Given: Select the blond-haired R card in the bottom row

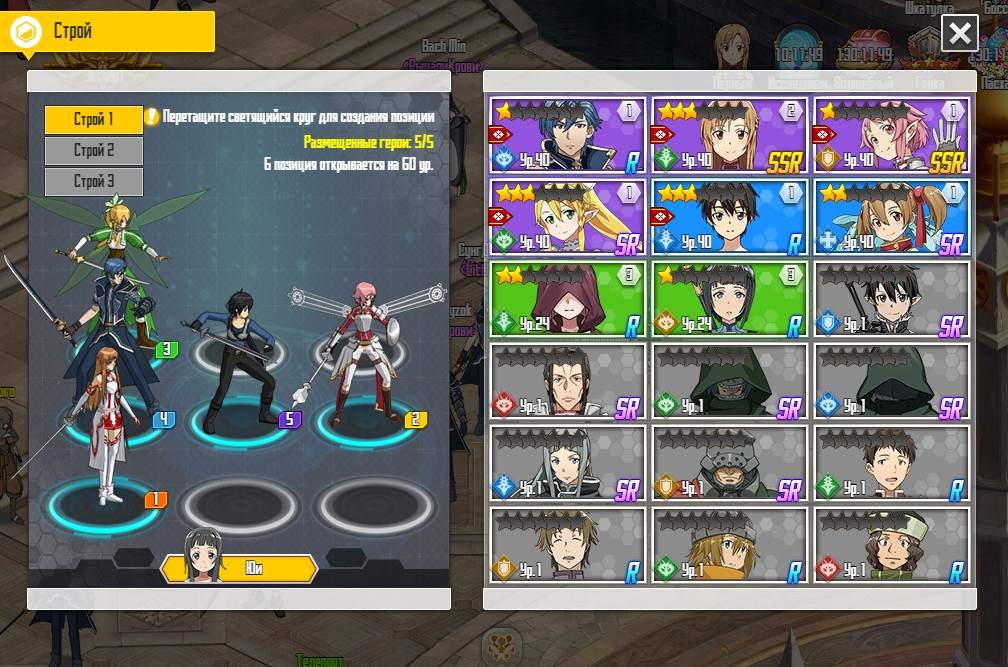Looking at the screenshot, I should 730,546.
